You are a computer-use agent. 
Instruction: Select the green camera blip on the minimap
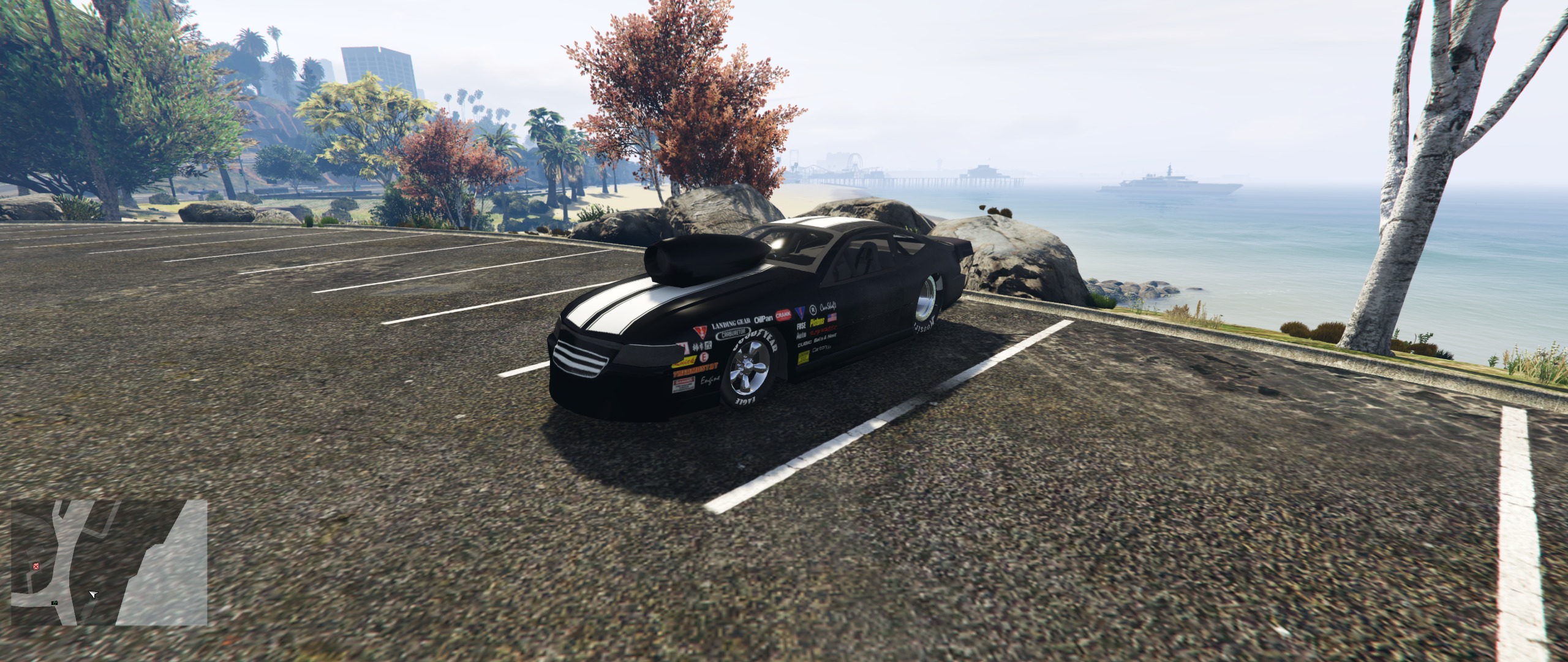[55, 603]
